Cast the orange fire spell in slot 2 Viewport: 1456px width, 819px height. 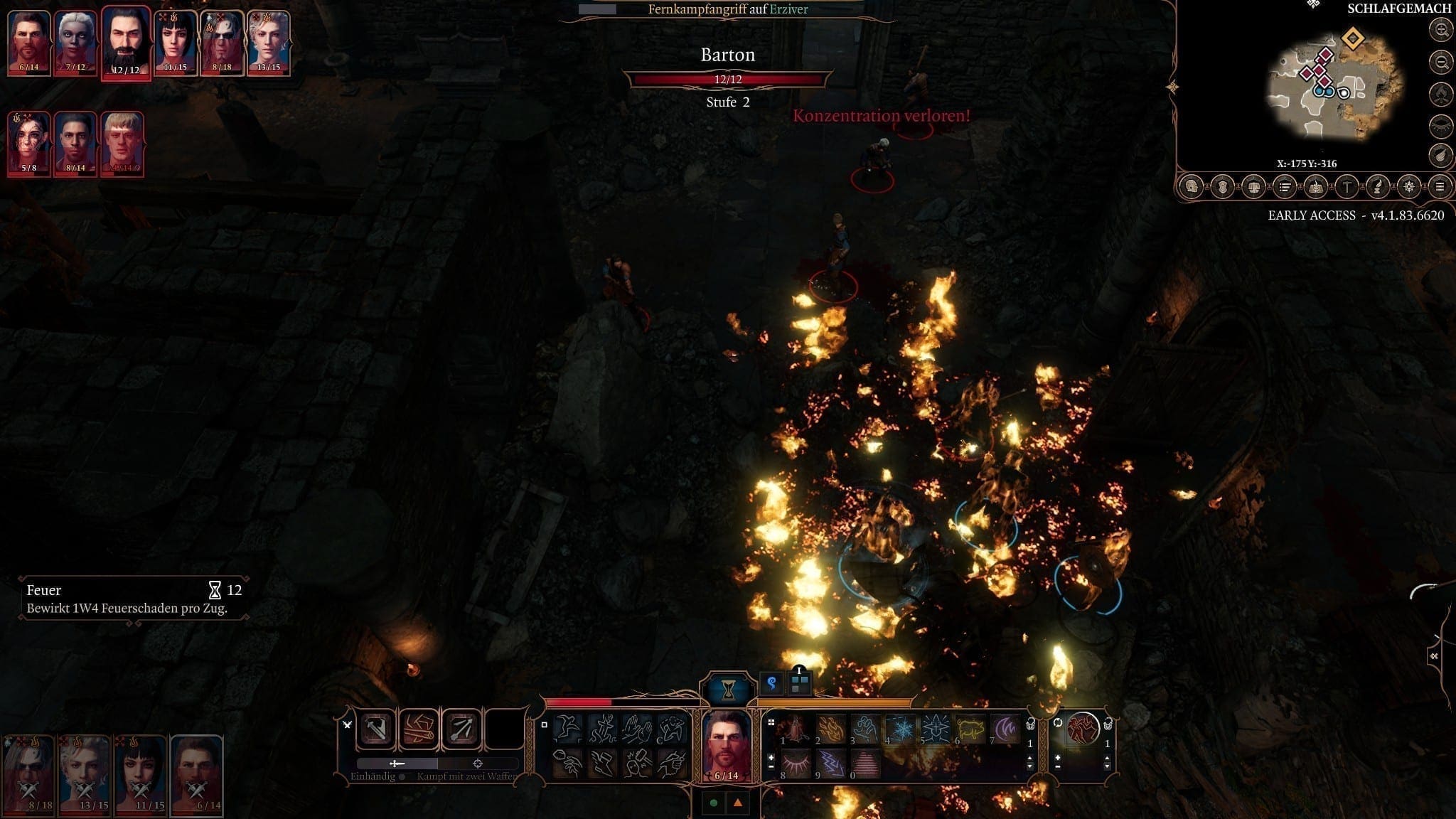coord(830,729)
